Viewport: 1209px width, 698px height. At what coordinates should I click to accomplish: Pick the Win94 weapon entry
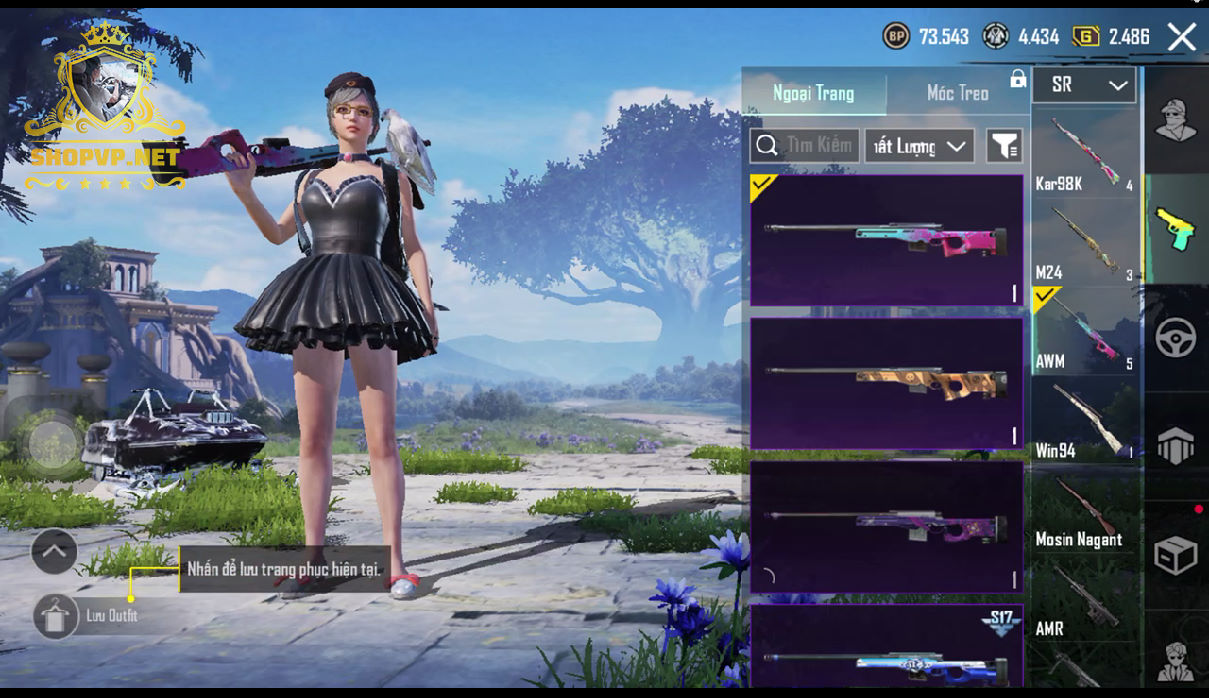pyautogui.click(x=1084, y=420)
